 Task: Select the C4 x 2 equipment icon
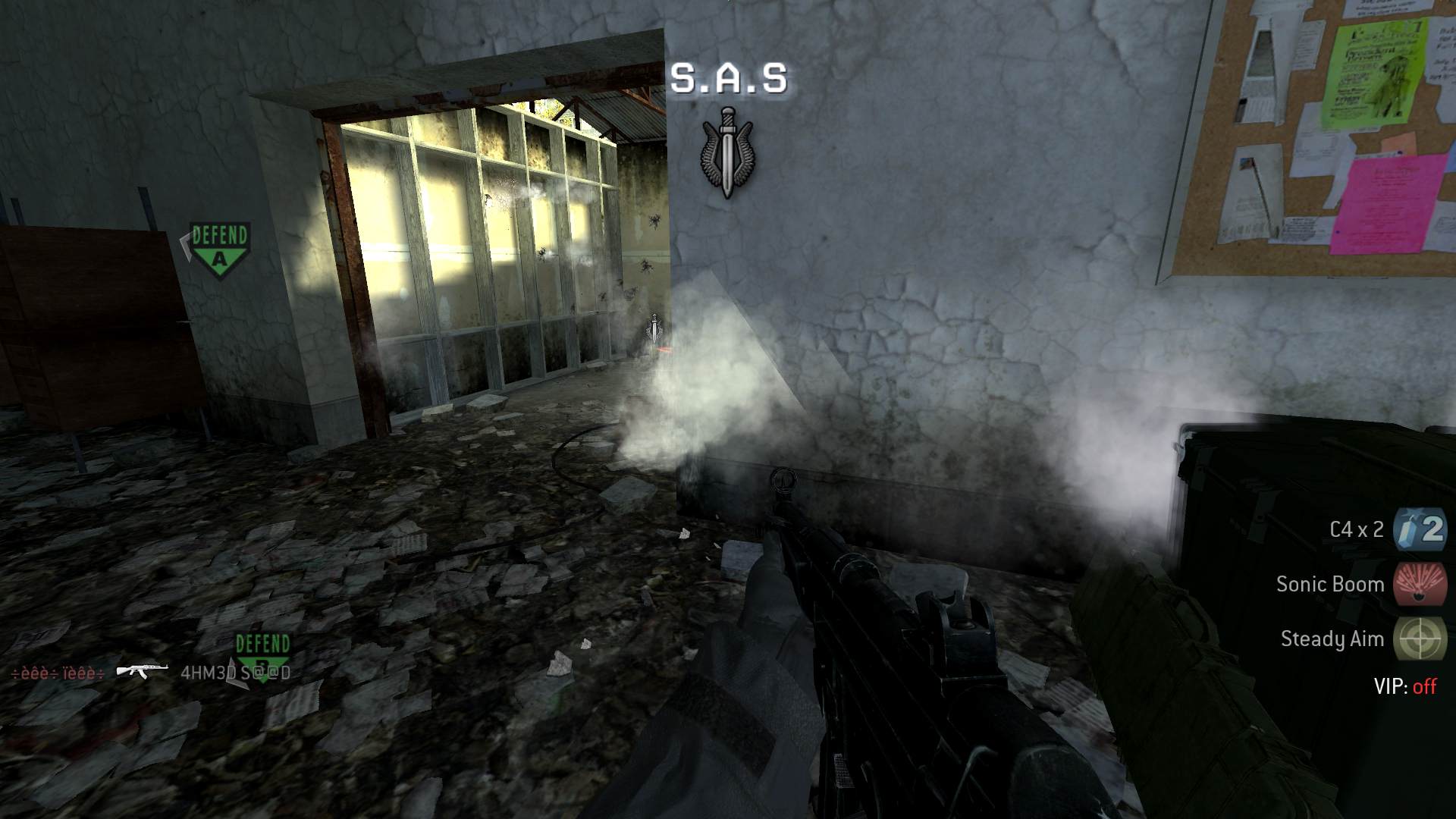(x=1420, y=529)
